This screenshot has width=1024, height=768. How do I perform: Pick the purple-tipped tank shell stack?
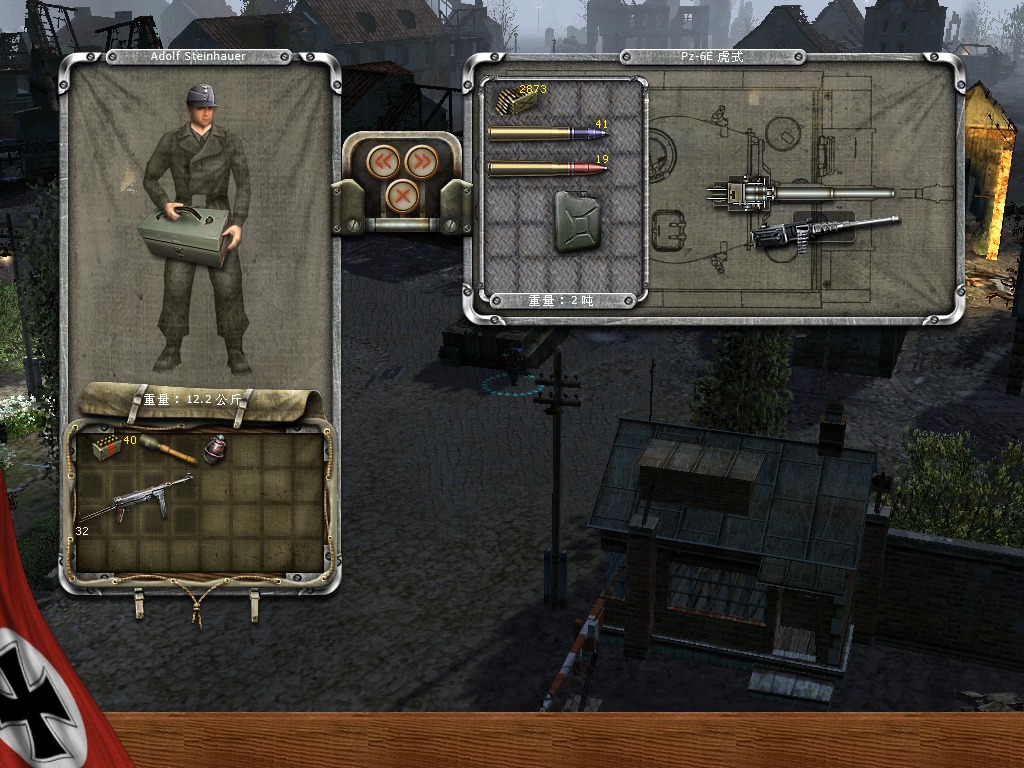coord(547,134)
